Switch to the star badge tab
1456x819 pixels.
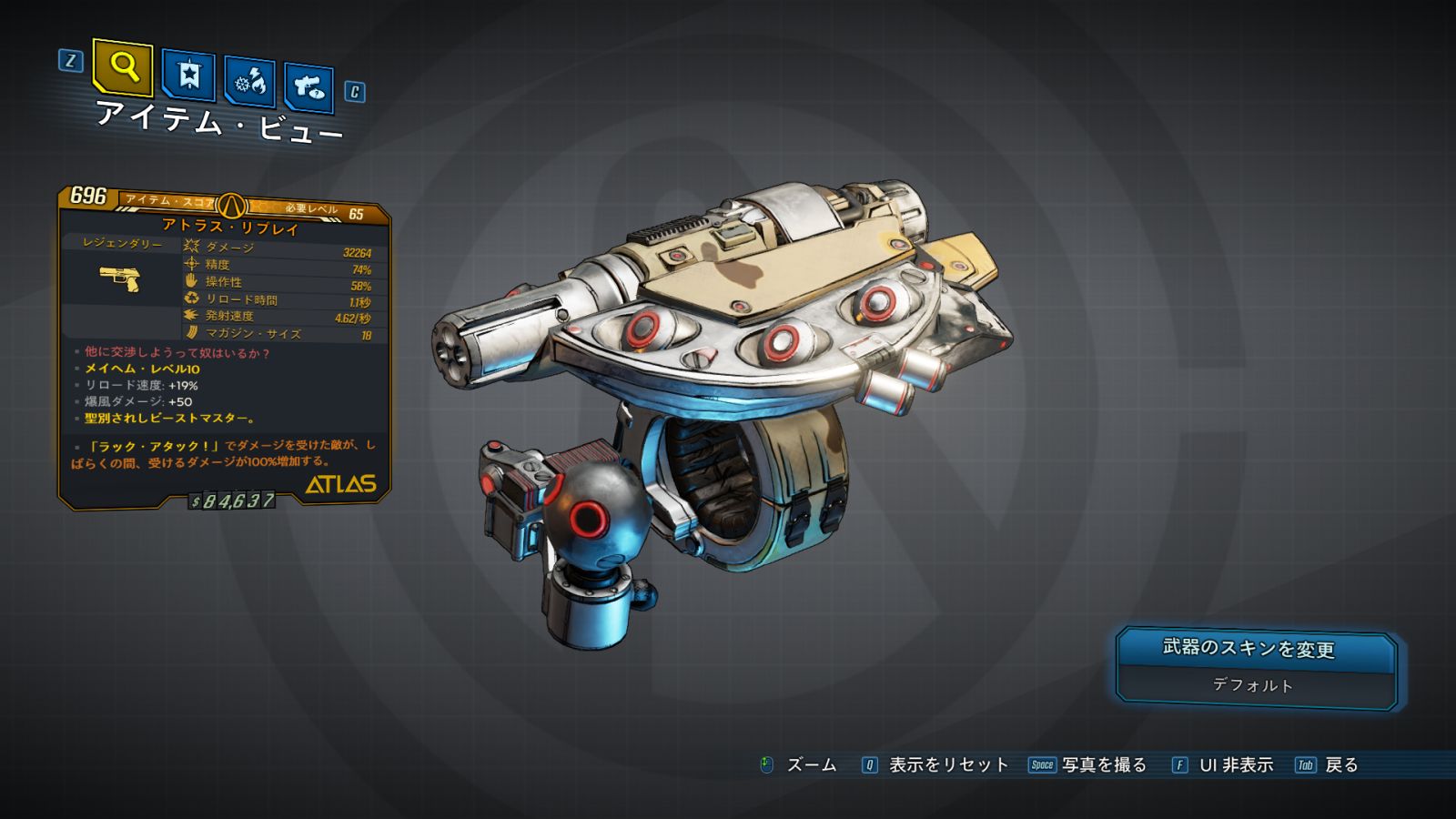(188, 75)
